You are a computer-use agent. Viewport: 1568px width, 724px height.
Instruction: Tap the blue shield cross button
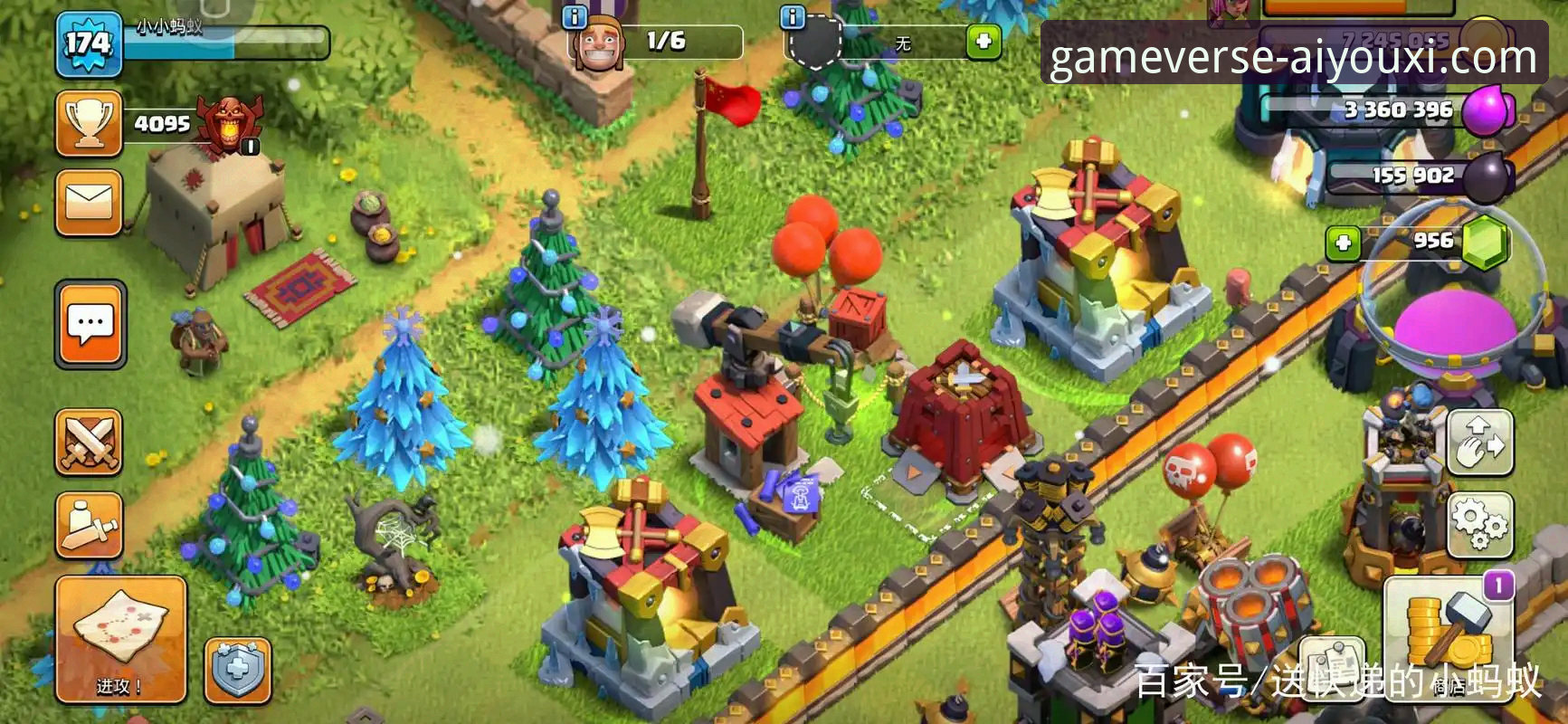click(x=237, y=671)
